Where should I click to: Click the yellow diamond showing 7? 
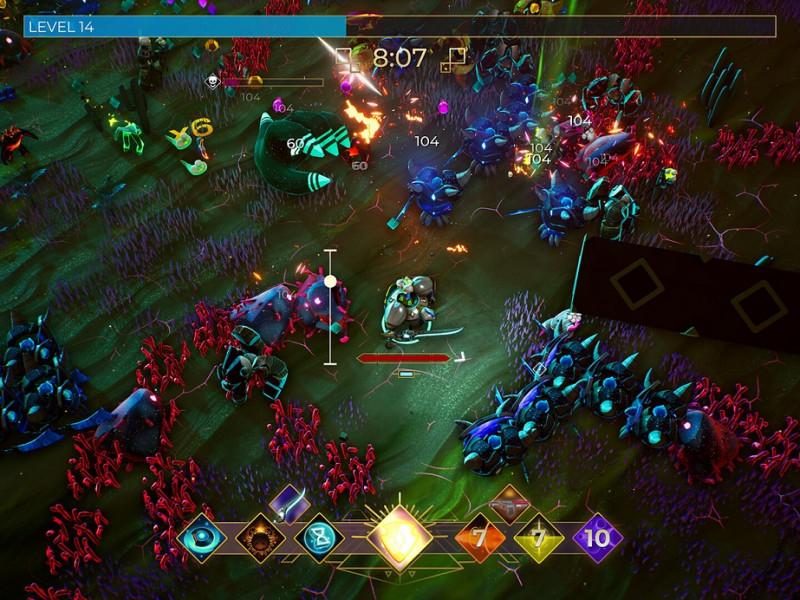[x=538, y=538]
